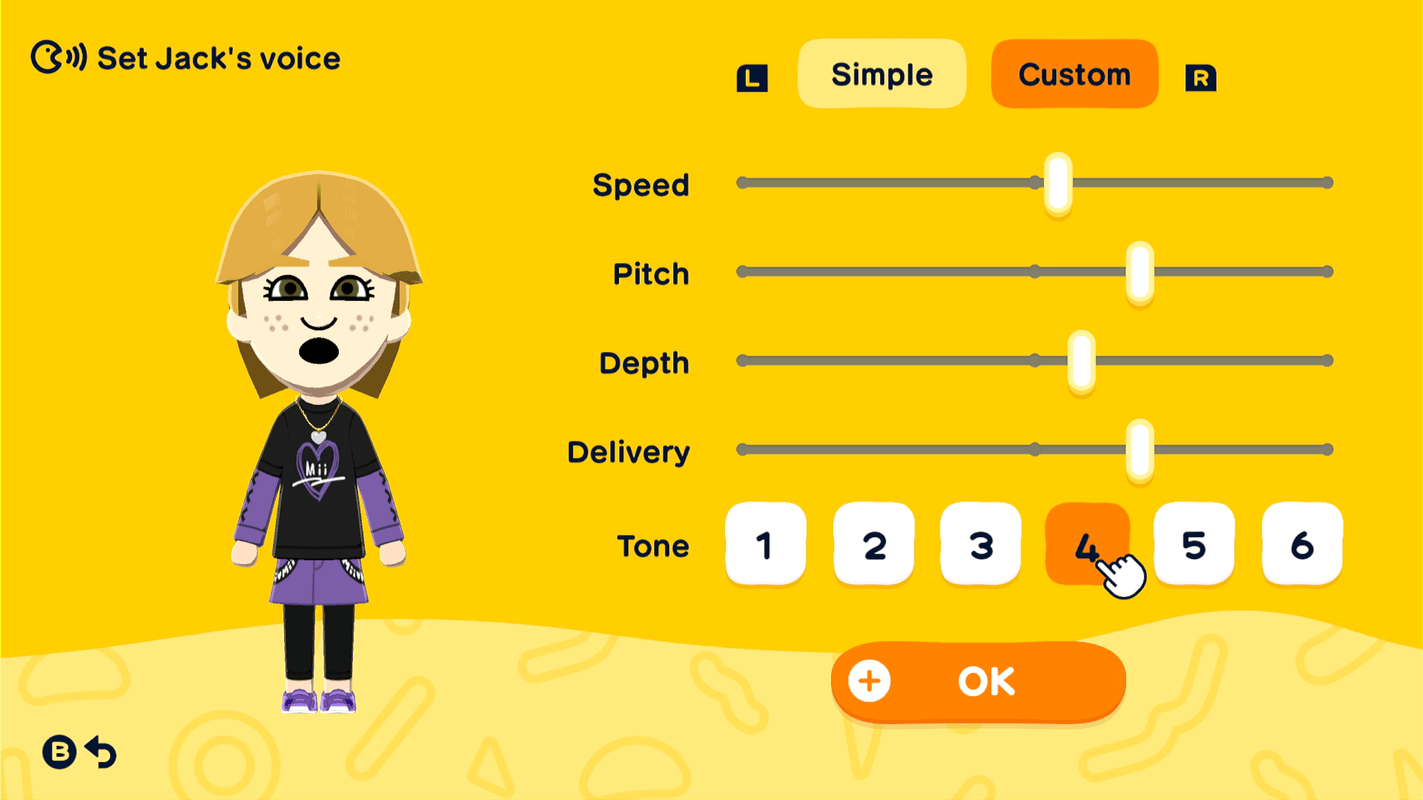Click the Pitch slider handle
Screen dimensions: 1423x800
coord(1139,271)
